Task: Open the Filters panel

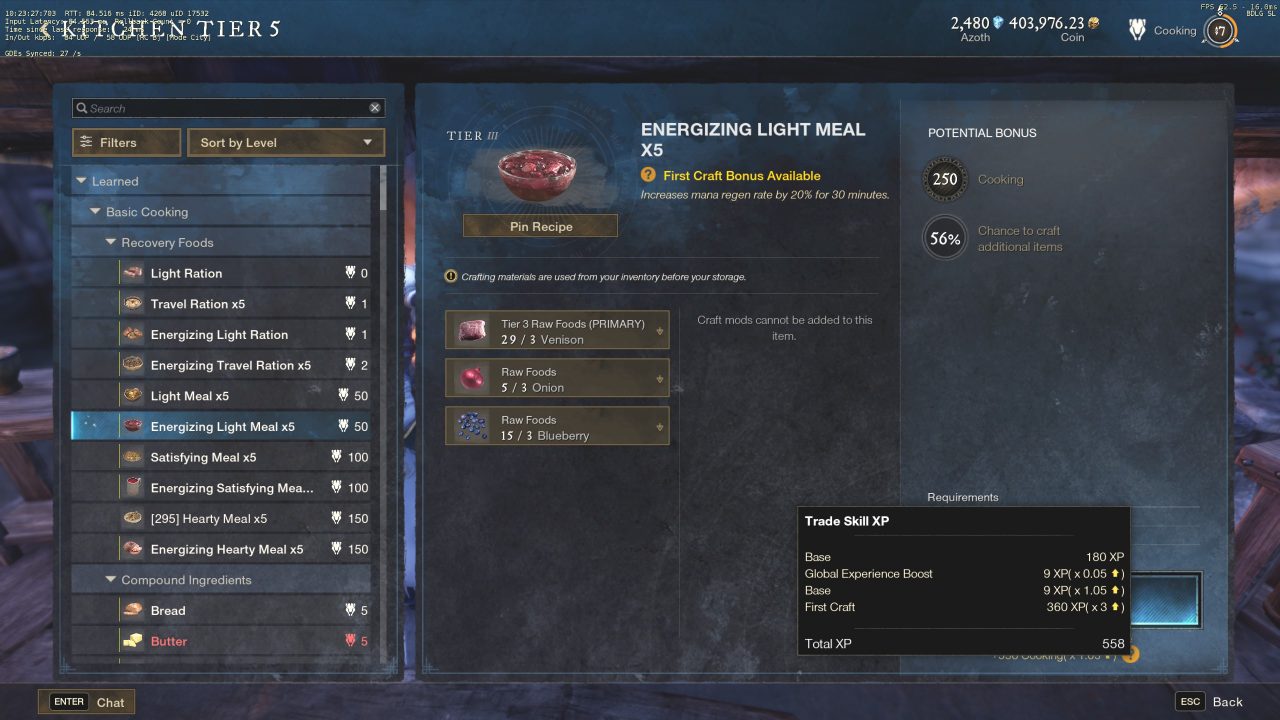Action: coord(125,142)
